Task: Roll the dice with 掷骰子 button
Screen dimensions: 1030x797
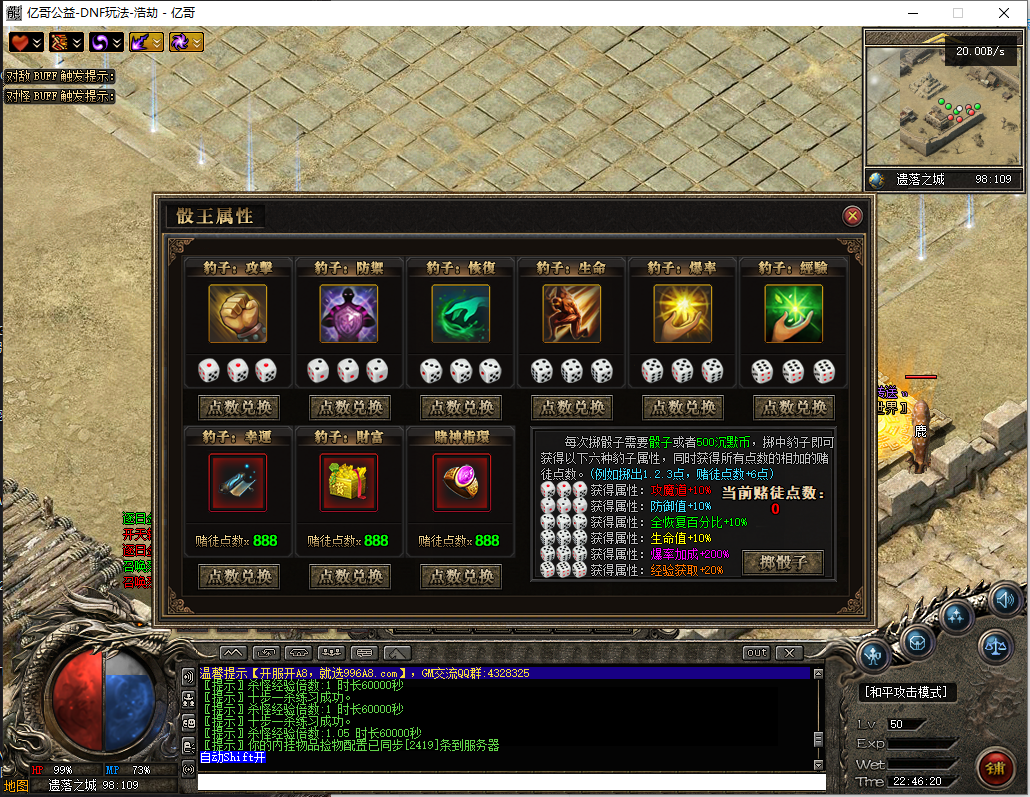Action: [x=783, y=562]
